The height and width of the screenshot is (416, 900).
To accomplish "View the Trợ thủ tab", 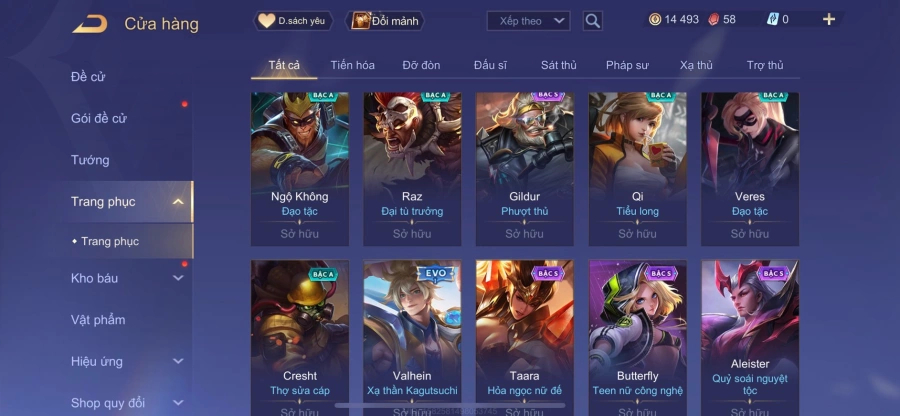I will (765, 65).
